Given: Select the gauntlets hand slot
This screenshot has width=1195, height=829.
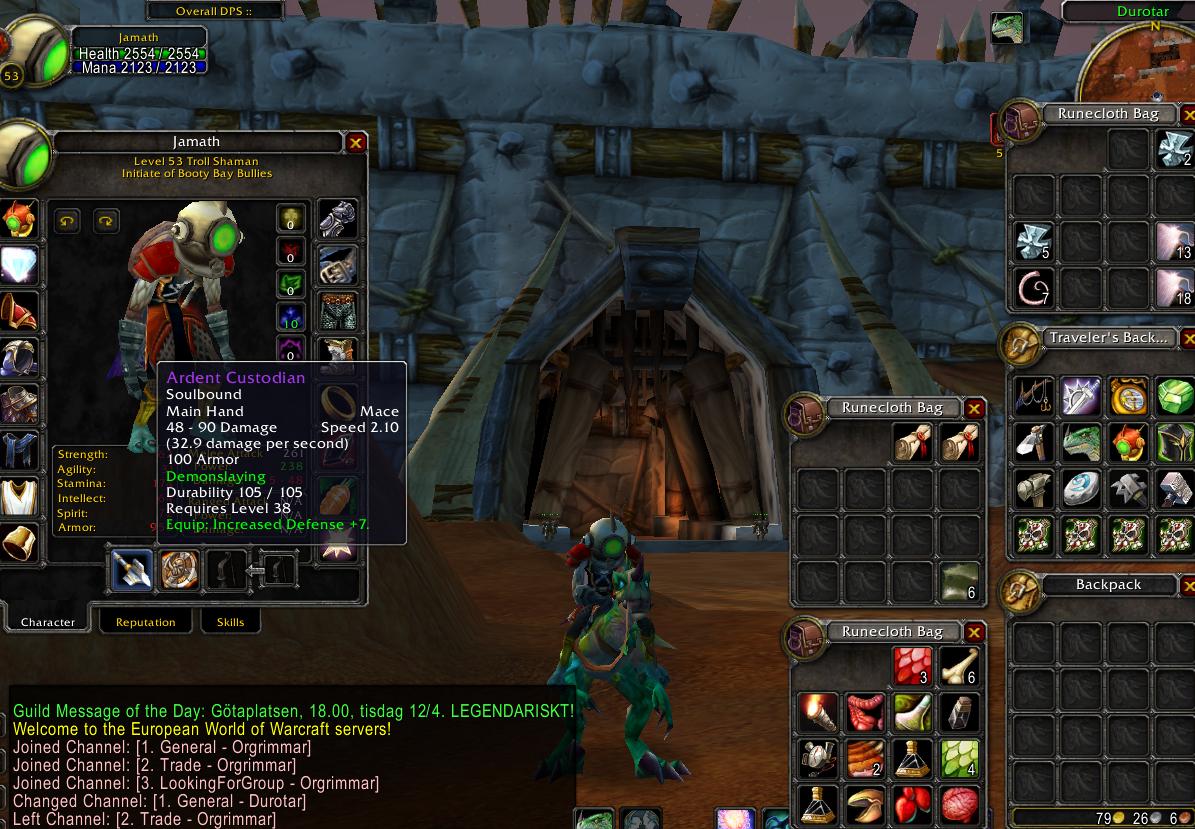Looking at the screenshot, I should pos(337,218).
